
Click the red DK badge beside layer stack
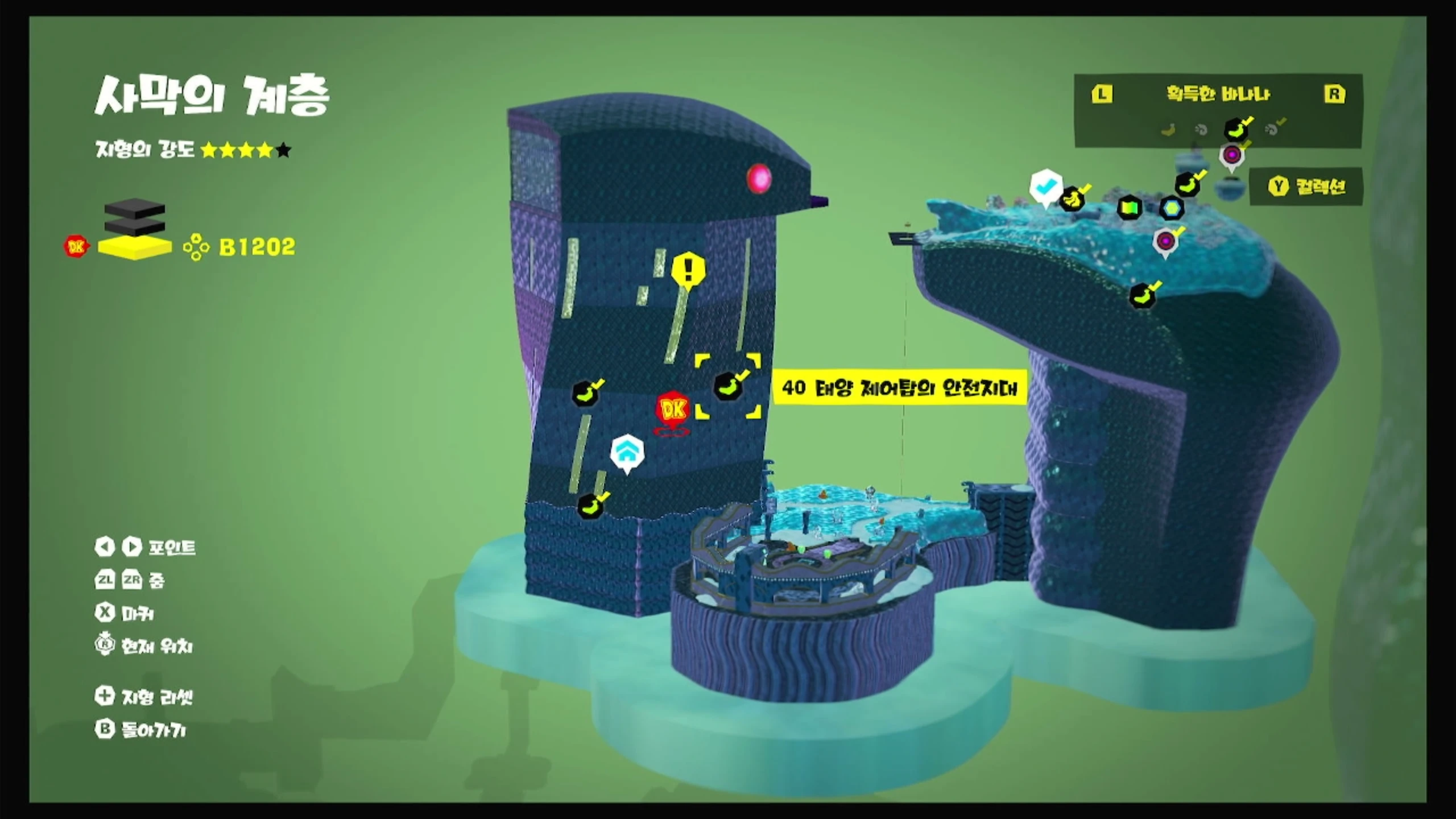pos(76,246)
